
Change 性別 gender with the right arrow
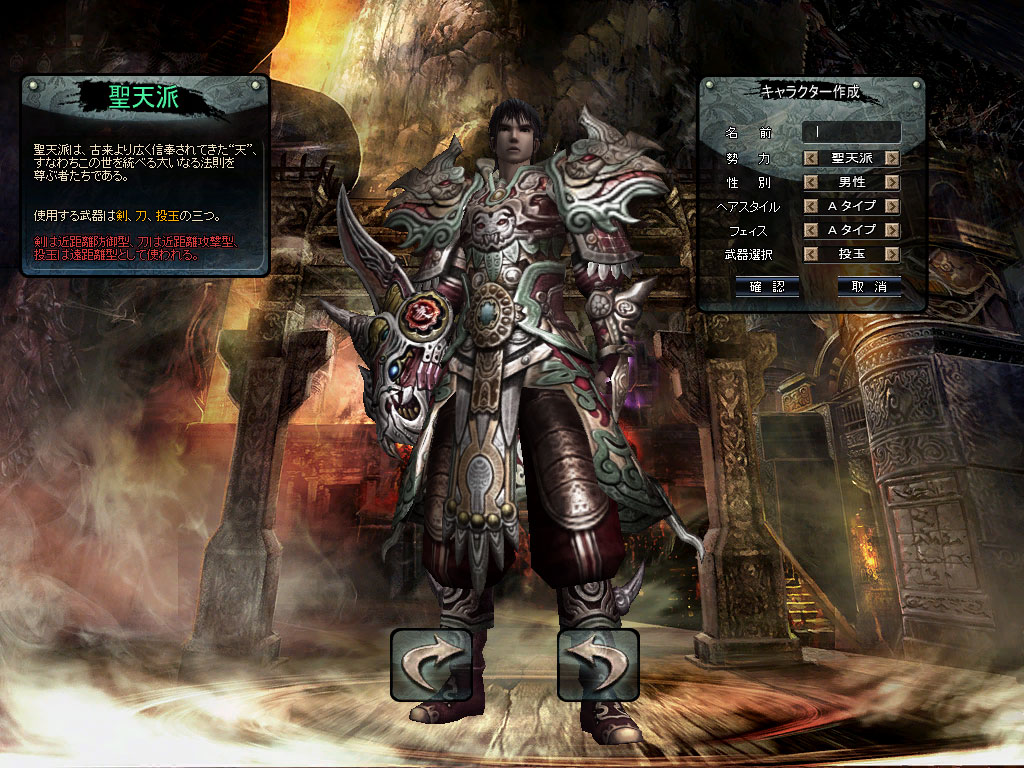[892, 182]
